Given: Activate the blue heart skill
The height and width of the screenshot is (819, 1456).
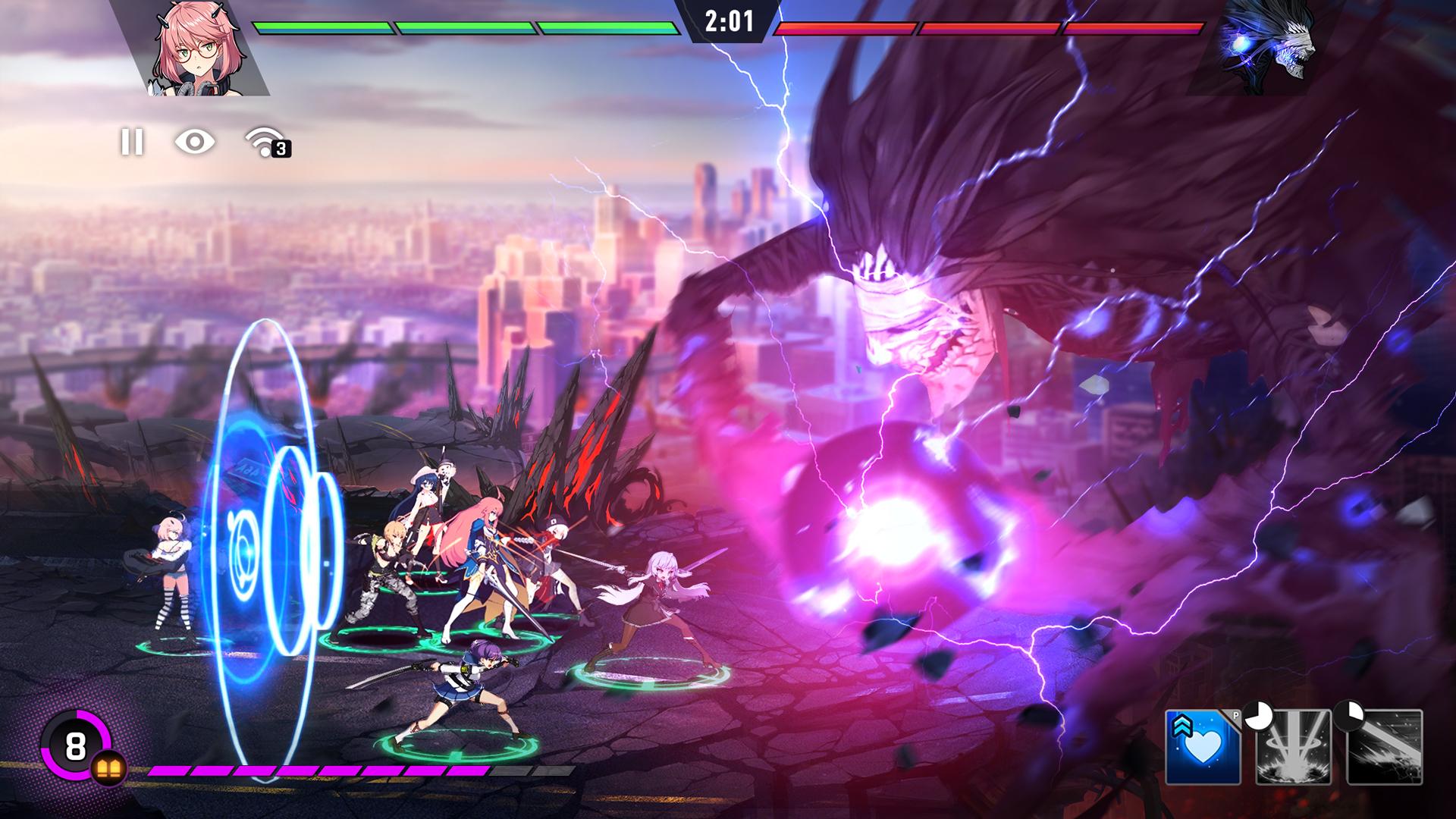Looking at the screenshot, I should tap(1203, 747).
